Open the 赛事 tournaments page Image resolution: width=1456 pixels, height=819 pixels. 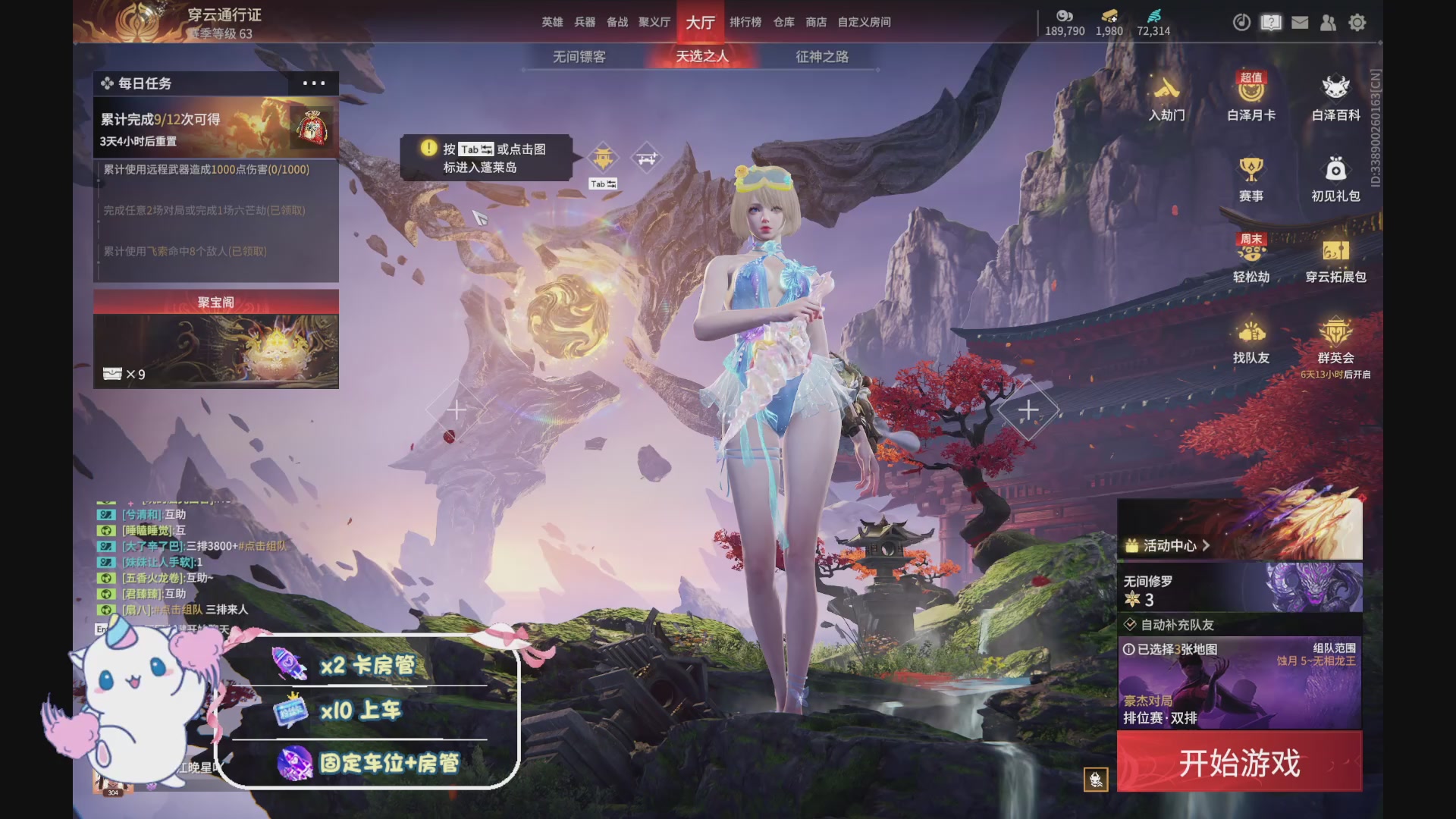(1250, 178)
